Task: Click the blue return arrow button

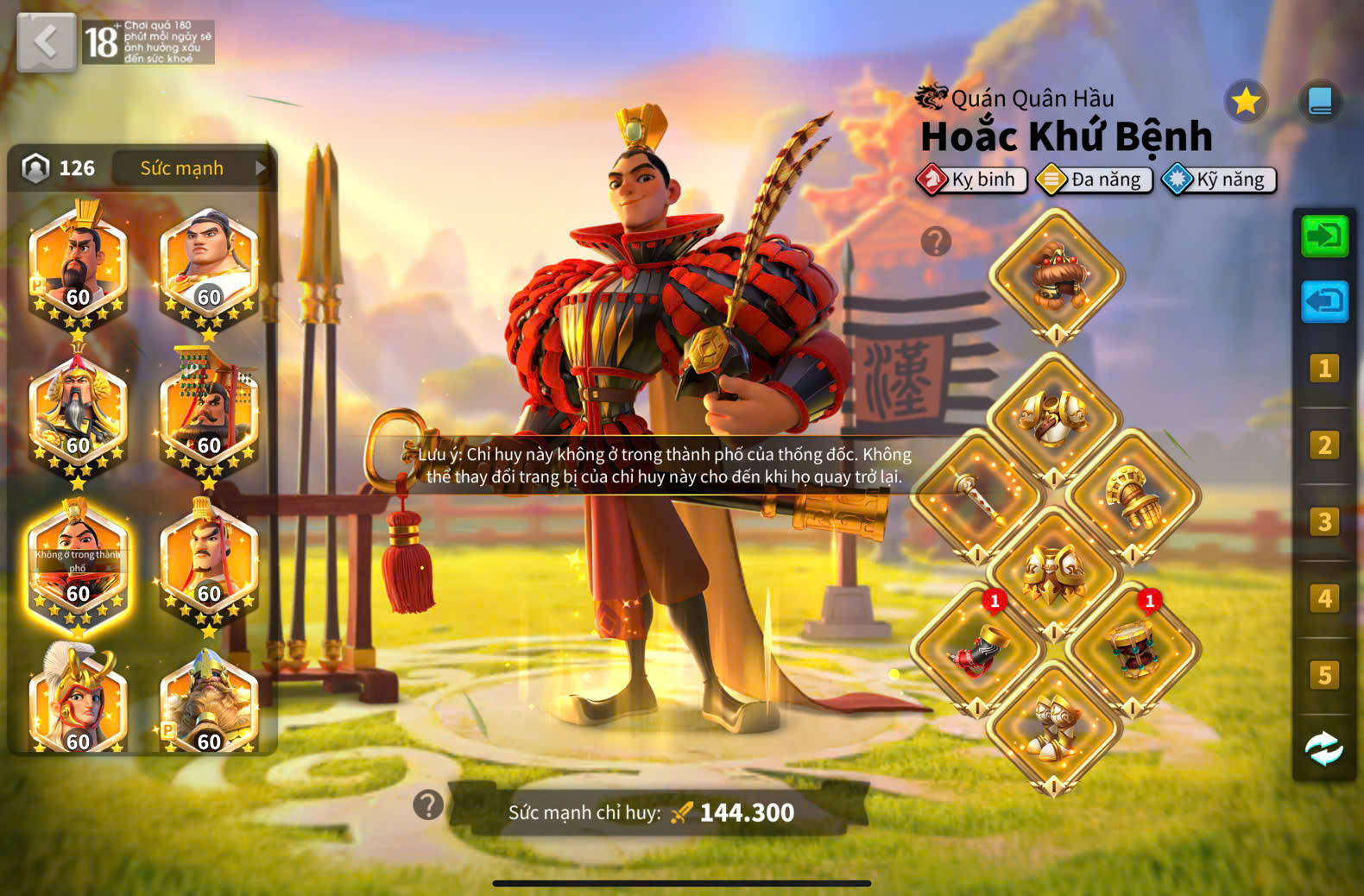Action: tap(1324, 302)
